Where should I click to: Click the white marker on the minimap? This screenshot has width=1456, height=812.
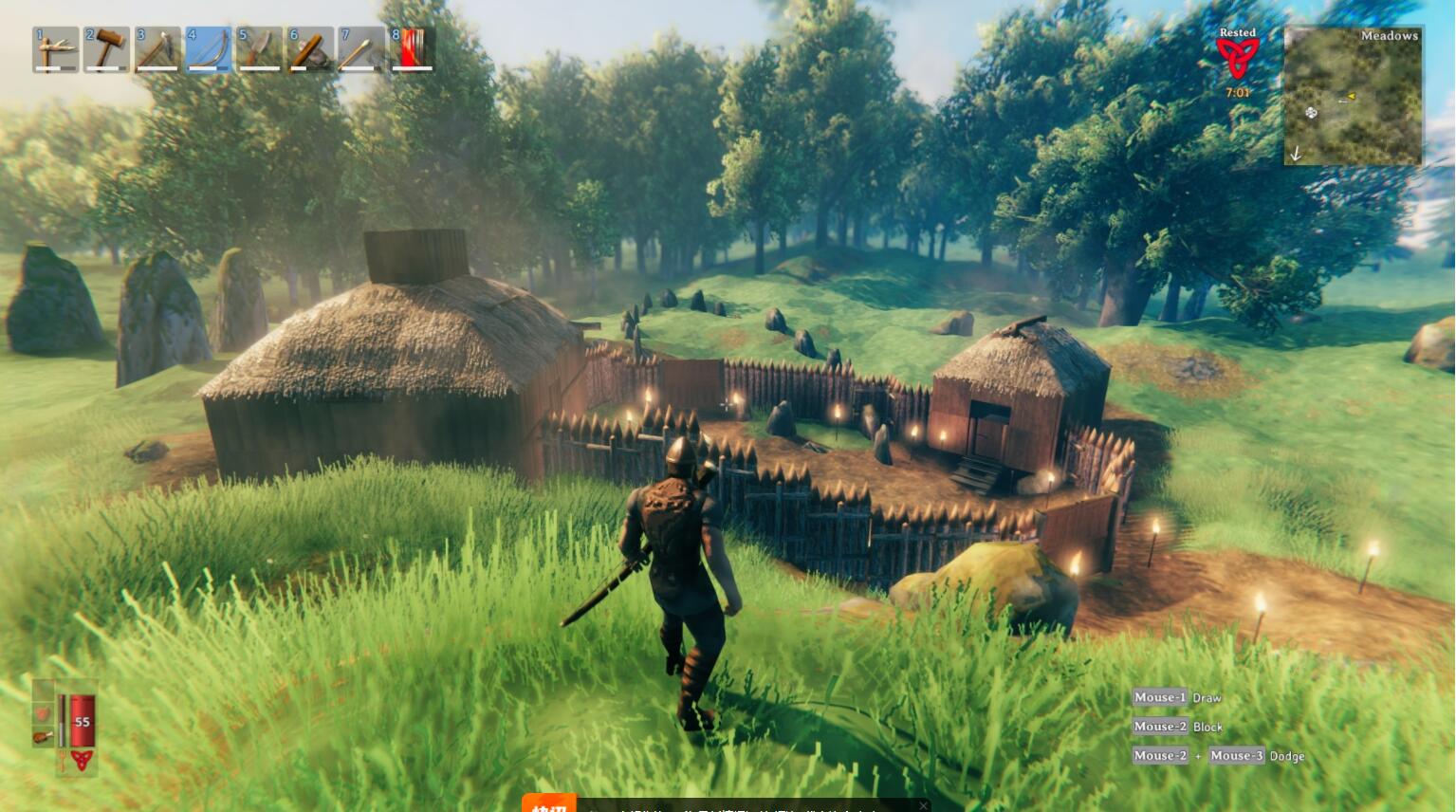(x=1311, y=113)
